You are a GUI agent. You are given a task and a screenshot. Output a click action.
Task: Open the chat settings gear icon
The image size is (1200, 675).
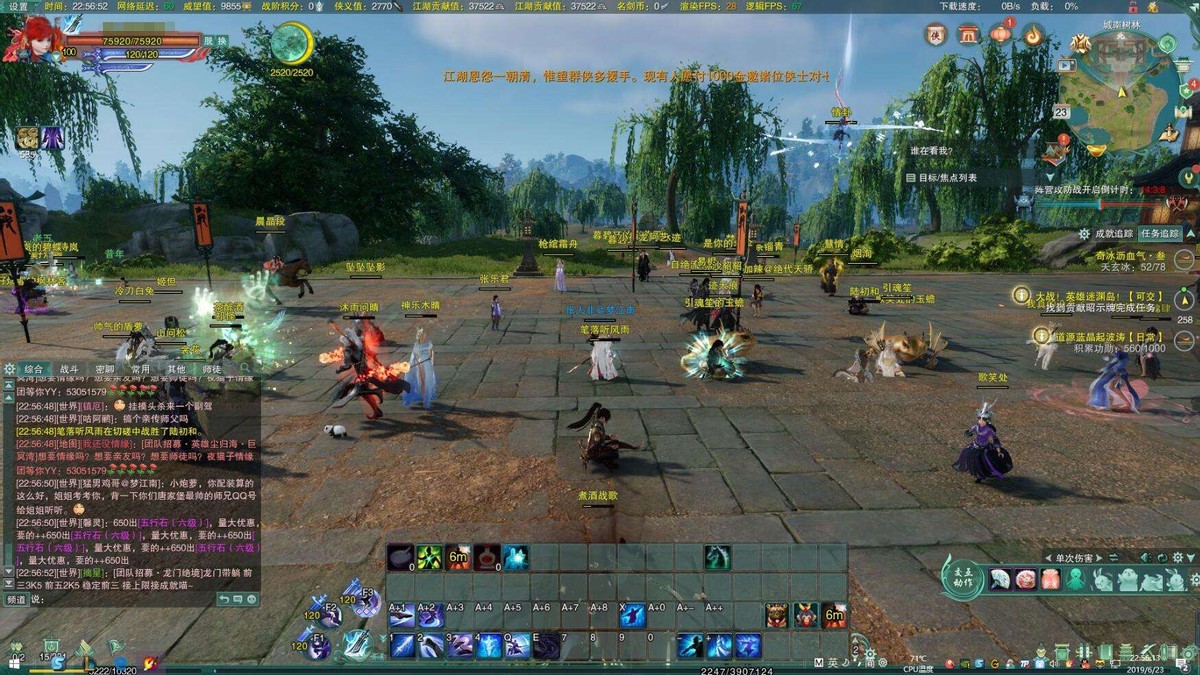[9, 369]
